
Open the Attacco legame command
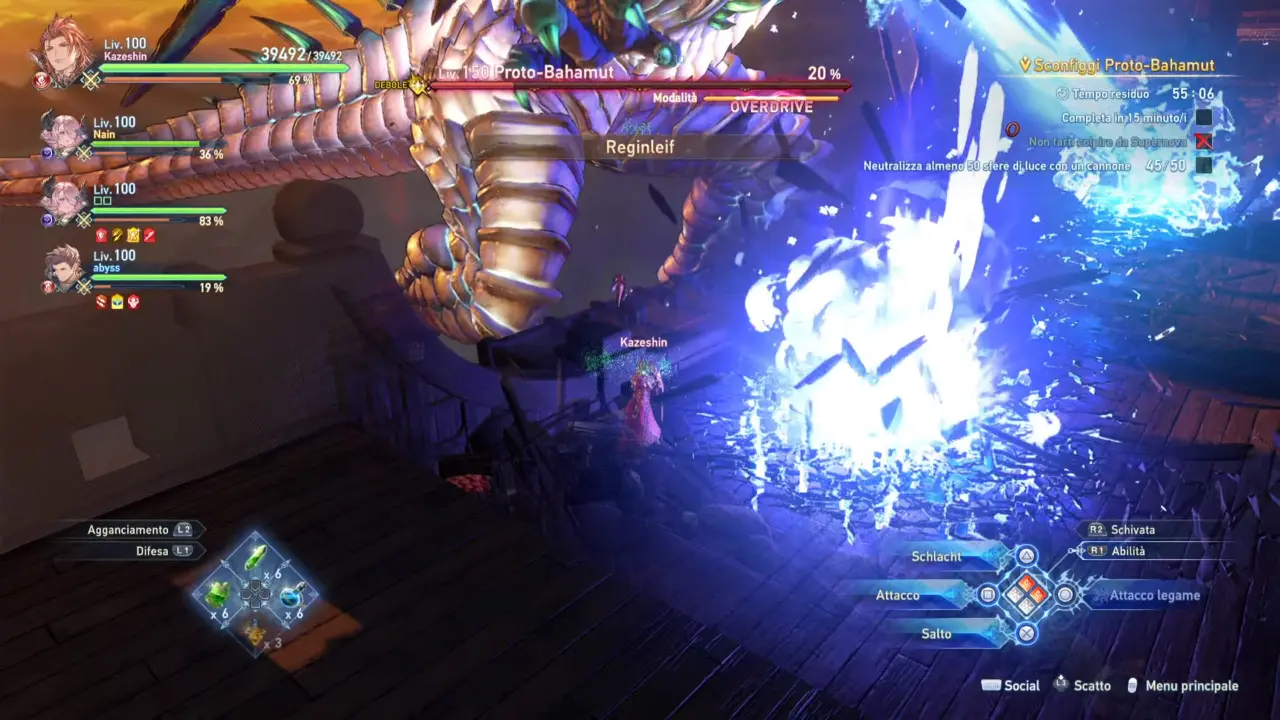(1154, 595)
